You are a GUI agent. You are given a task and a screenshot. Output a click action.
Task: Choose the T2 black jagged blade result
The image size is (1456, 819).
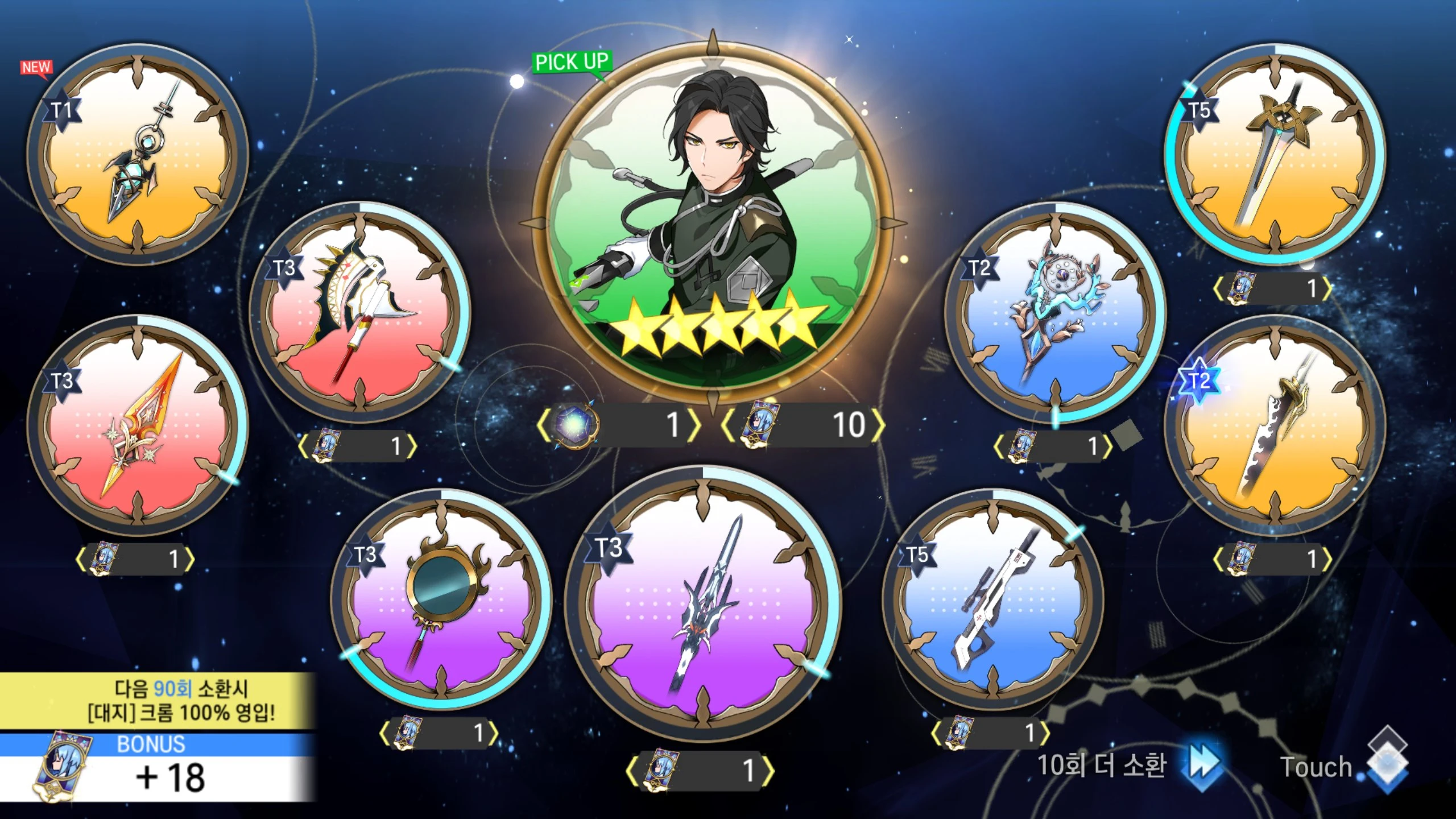coord(1275,425)
